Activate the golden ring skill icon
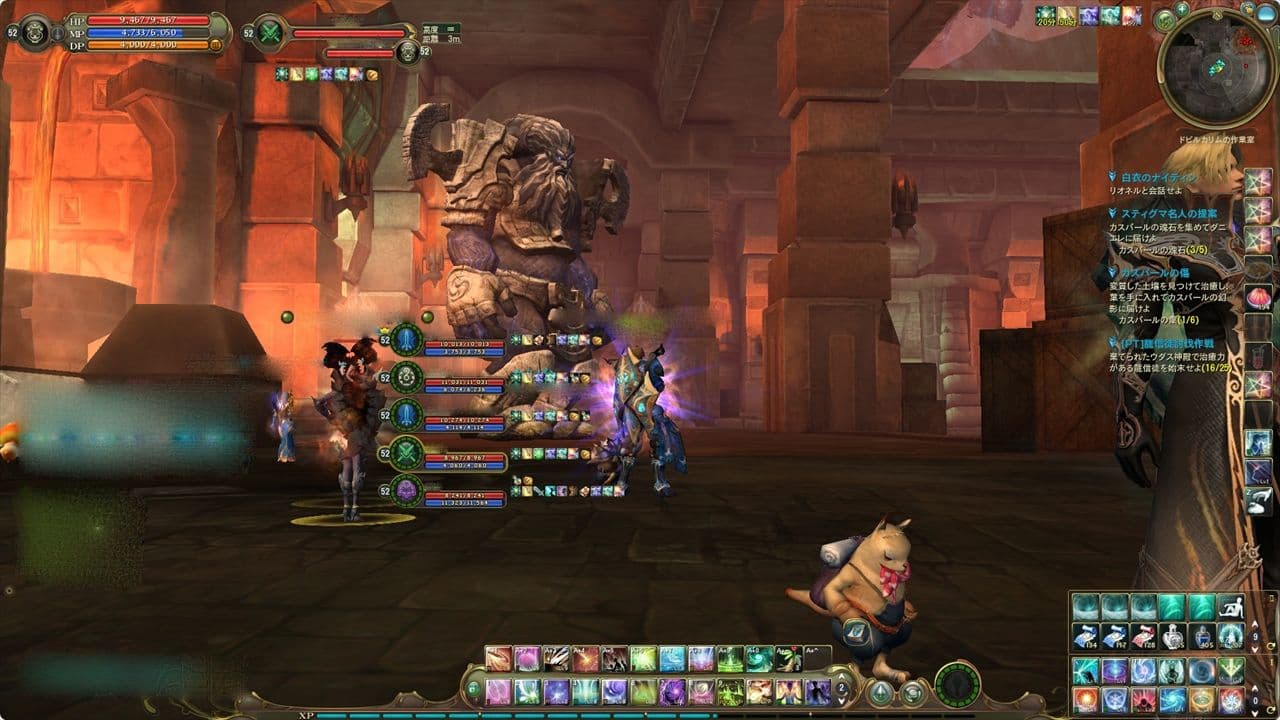The image size is (1280, 720). point(1201,699)
